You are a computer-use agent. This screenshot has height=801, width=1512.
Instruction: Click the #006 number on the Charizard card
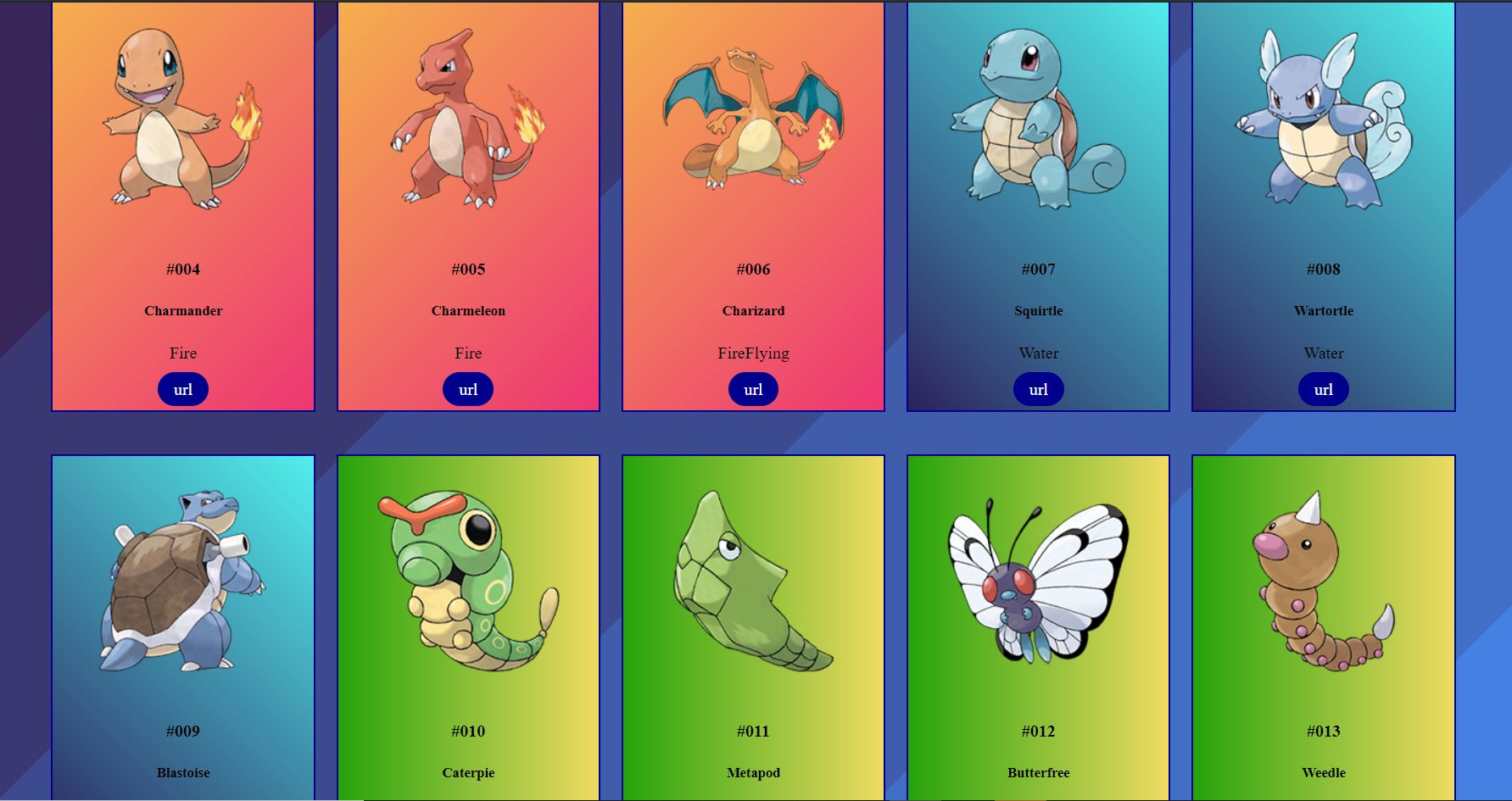coord(752,270)
